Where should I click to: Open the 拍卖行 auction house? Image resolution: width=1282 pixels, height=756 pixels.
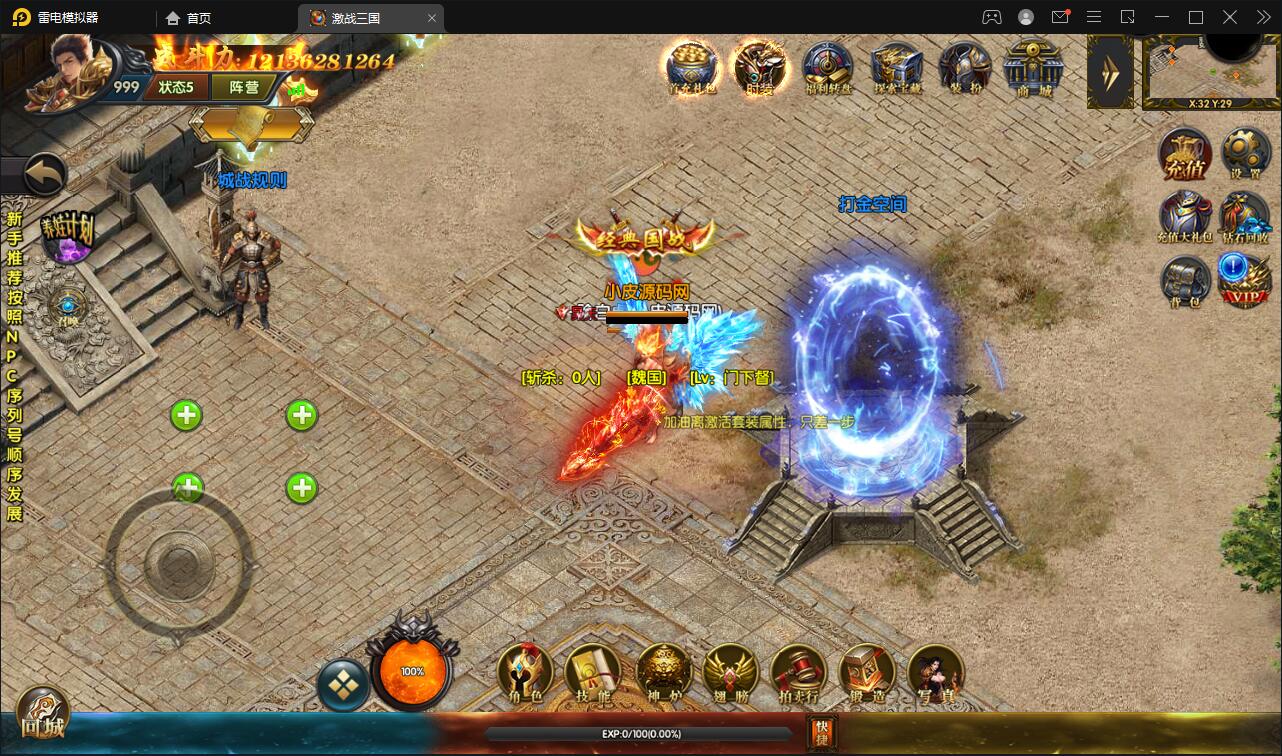pyautogui.click(x=798, y=673)
